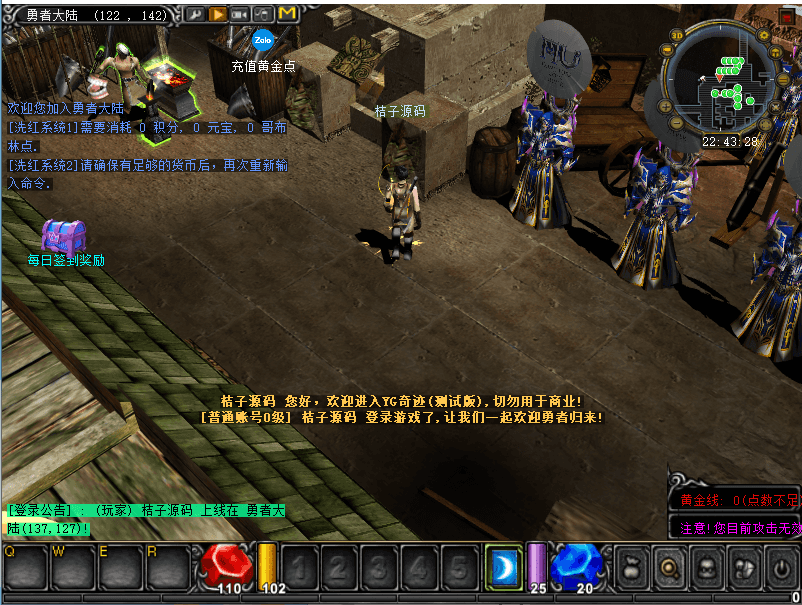Screen dimensions: 802x605
Task: Open the yellow M menu button
Action: tap(287, 14)
